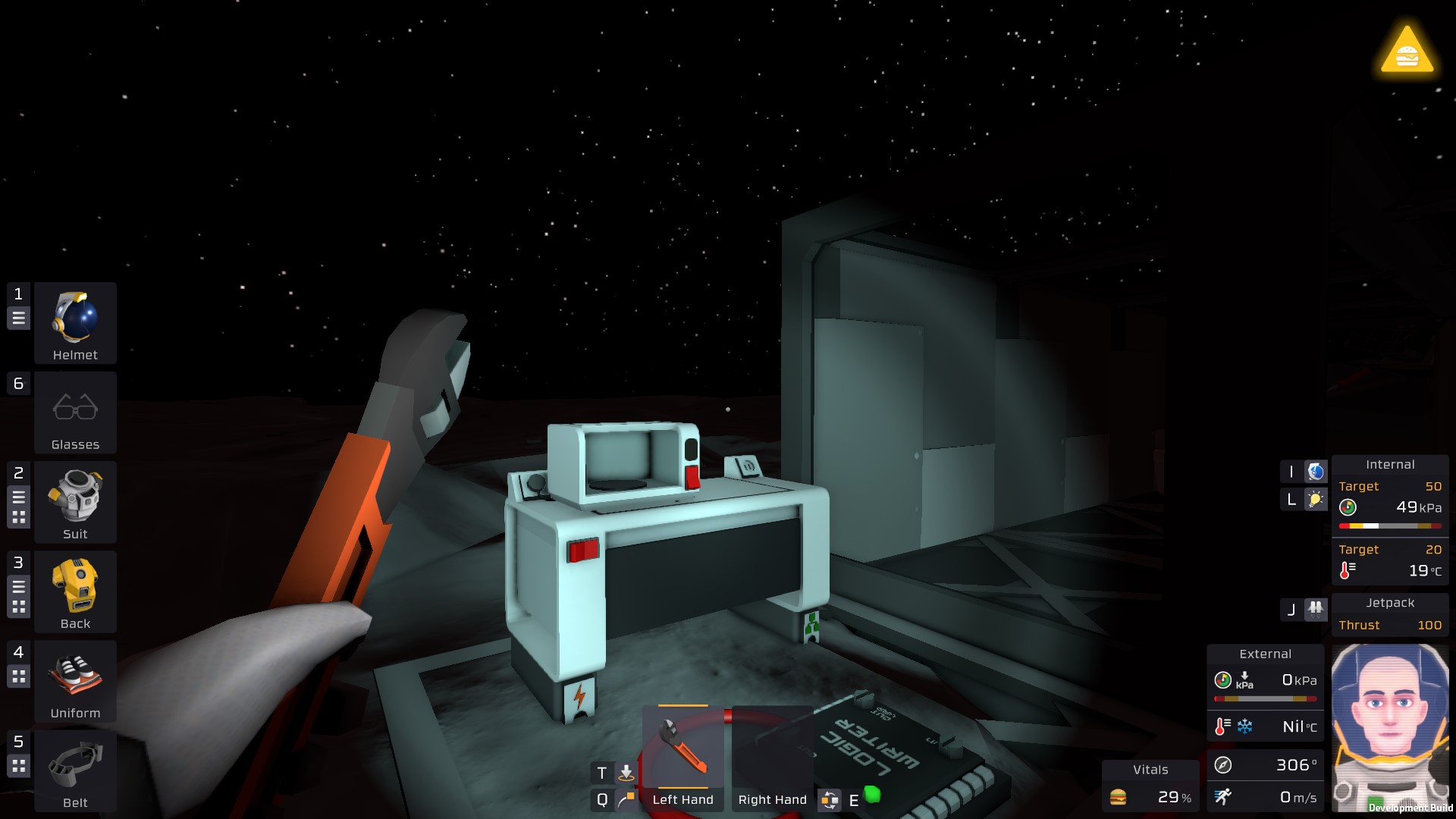1456x819 pixels.
Task: Expand the Belt slot grid button
Action: click(19, 765)
